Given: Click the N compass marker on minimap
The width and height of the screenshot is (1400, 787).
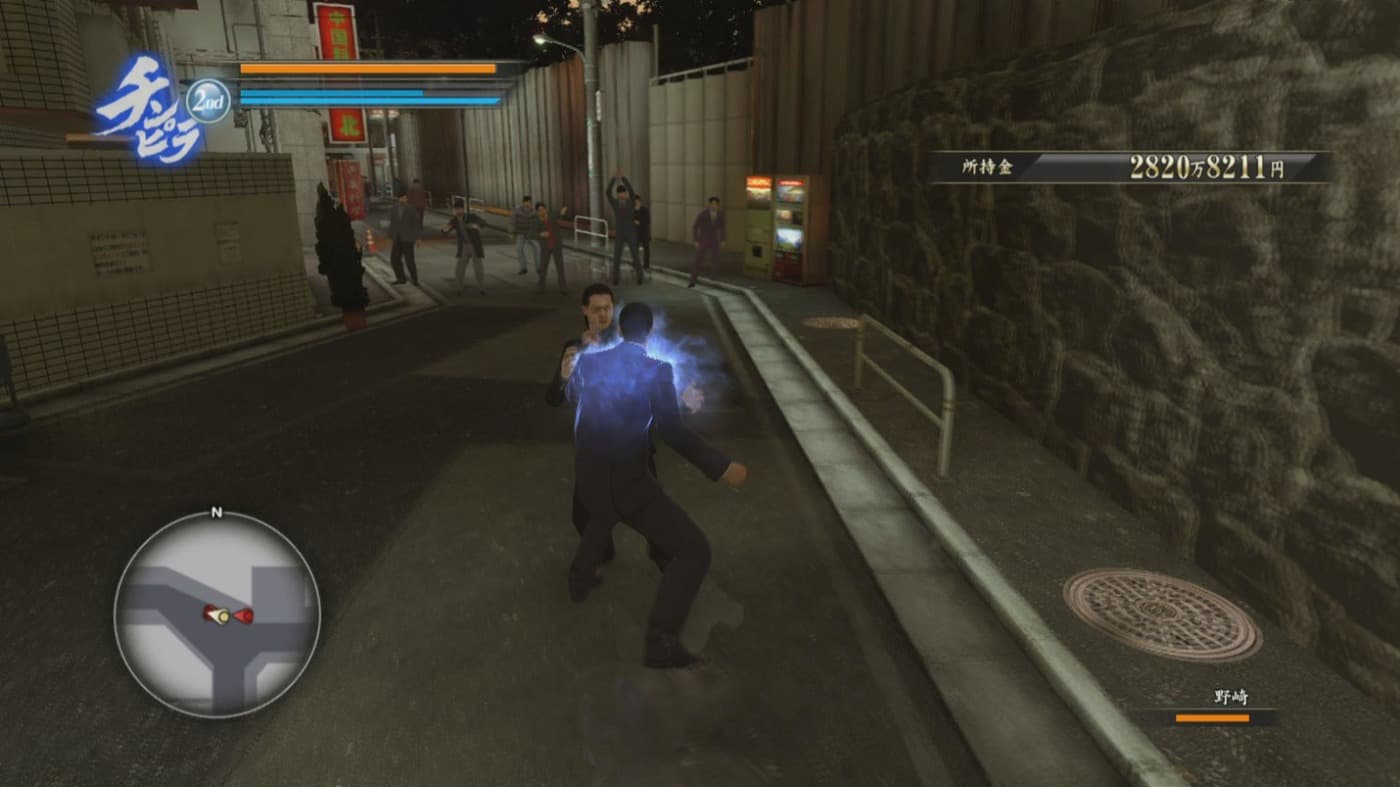Looking at the screenshot, I should tap(213, 514).
